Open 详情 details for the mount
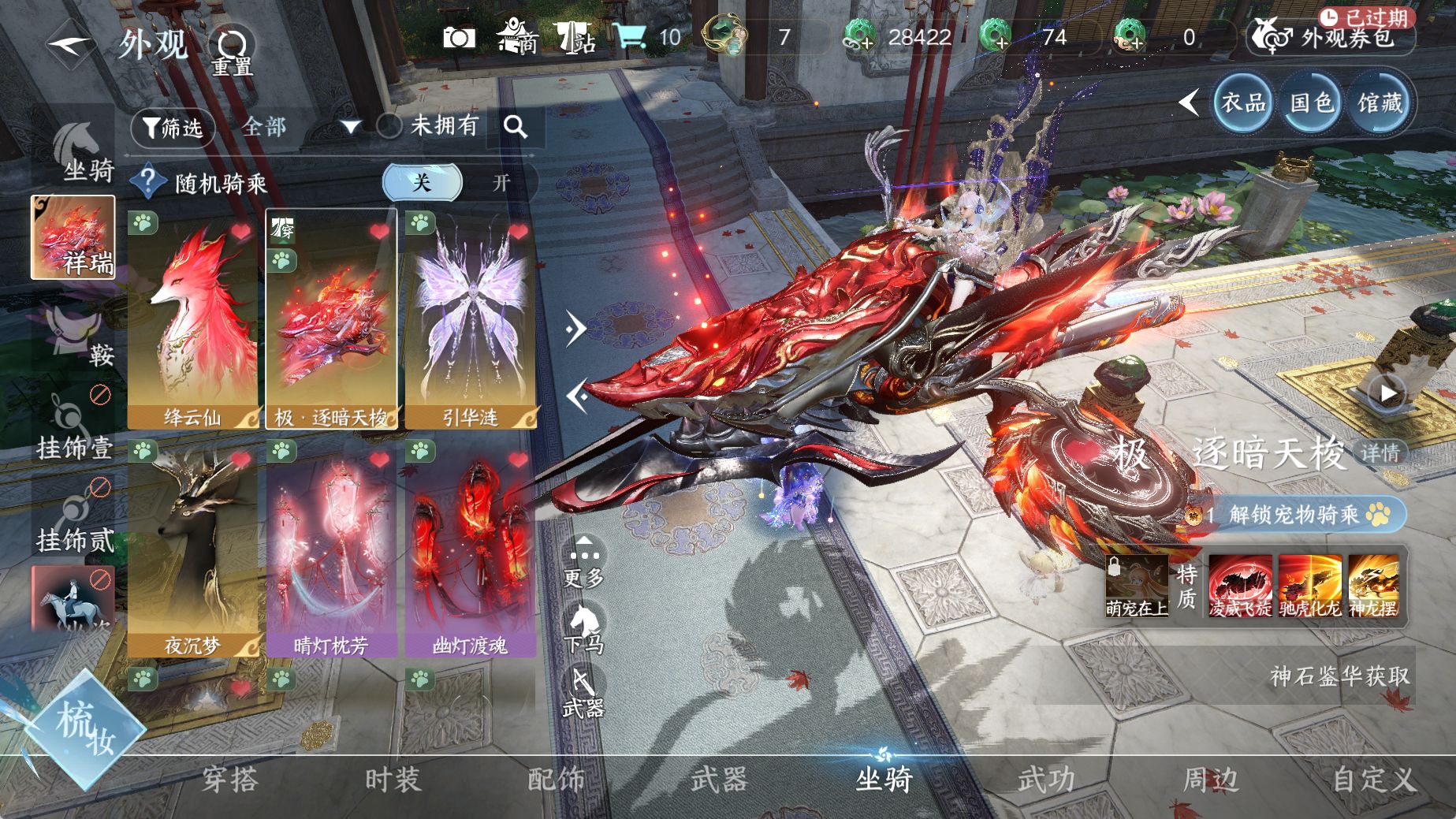The image size is (1456, 819). pyautogui.click(x=1380, y=452)
